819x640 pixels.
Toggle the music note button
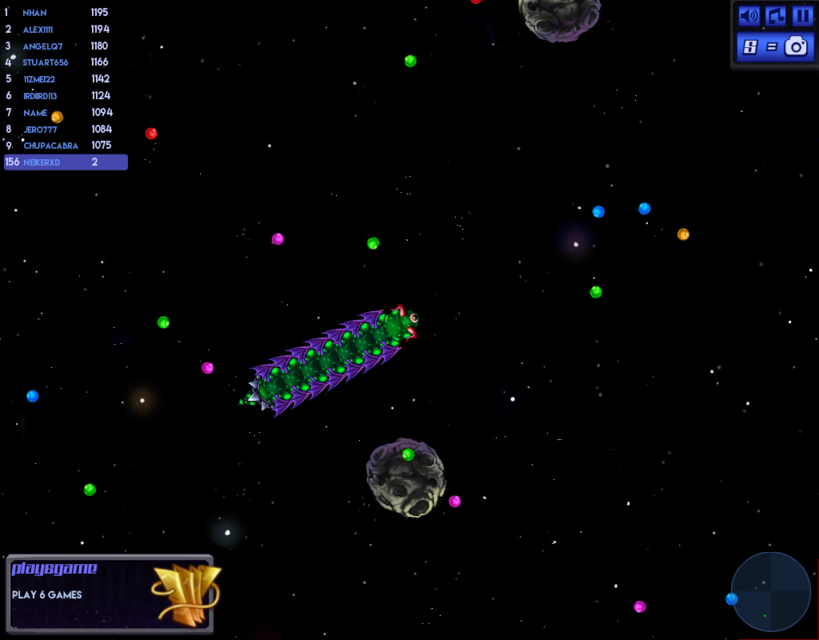pyautogui.click(x=776, y=16)
